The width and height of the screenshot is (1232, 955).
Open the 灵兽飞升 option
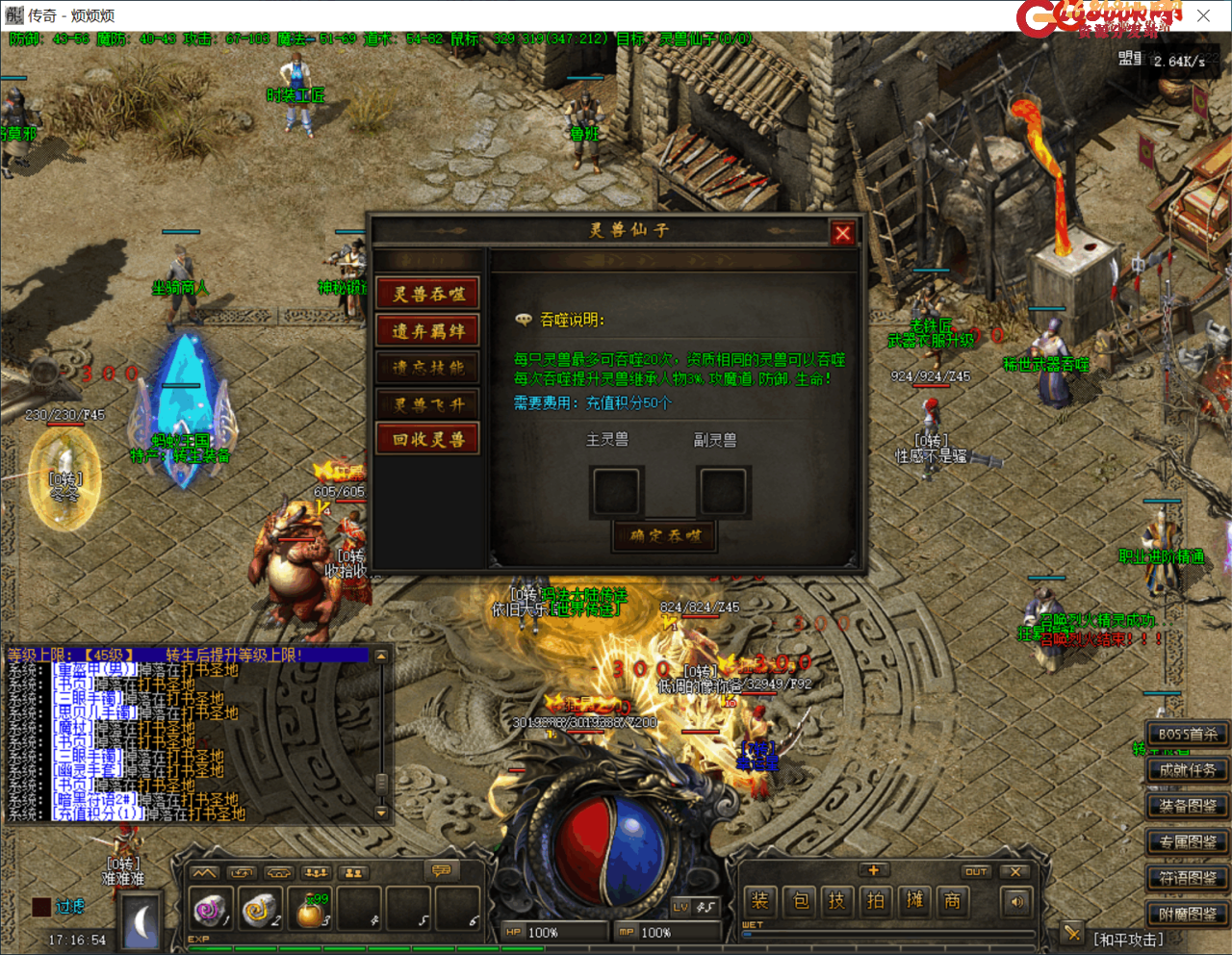428,404
